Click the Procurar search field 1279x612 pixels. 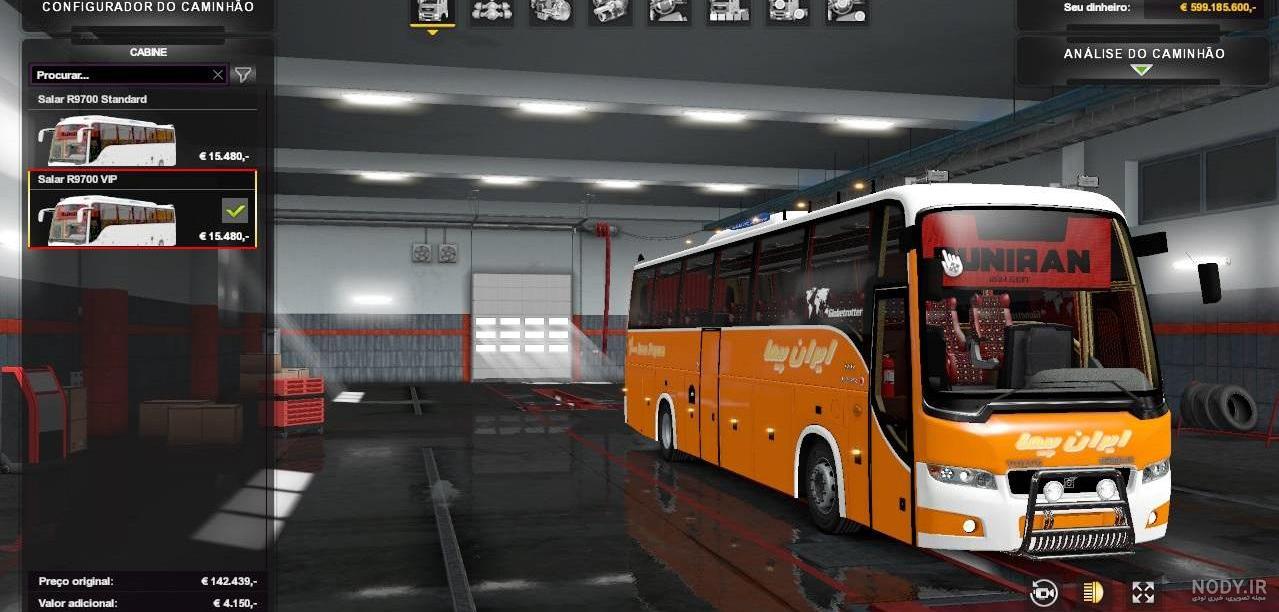click(x=120, y=75)
